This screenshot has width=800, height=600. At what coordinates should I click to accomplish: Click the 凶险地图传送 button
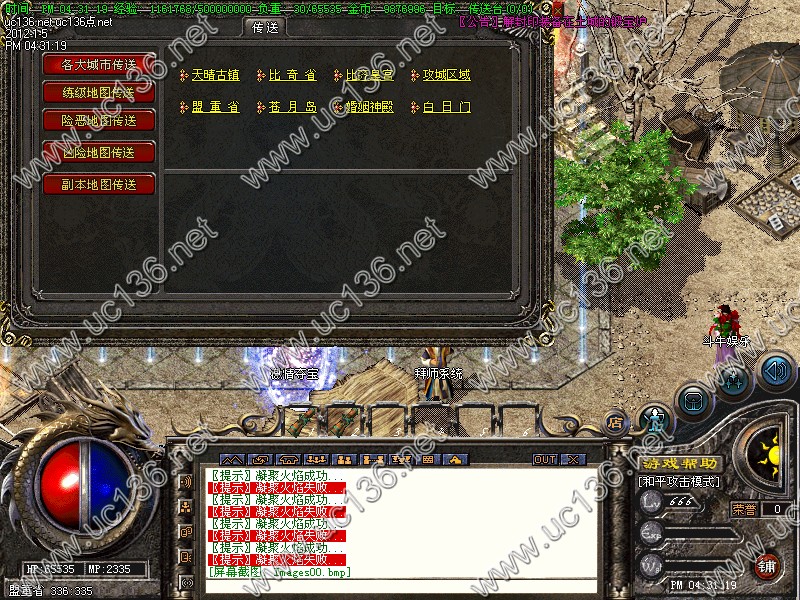[100, 152]
